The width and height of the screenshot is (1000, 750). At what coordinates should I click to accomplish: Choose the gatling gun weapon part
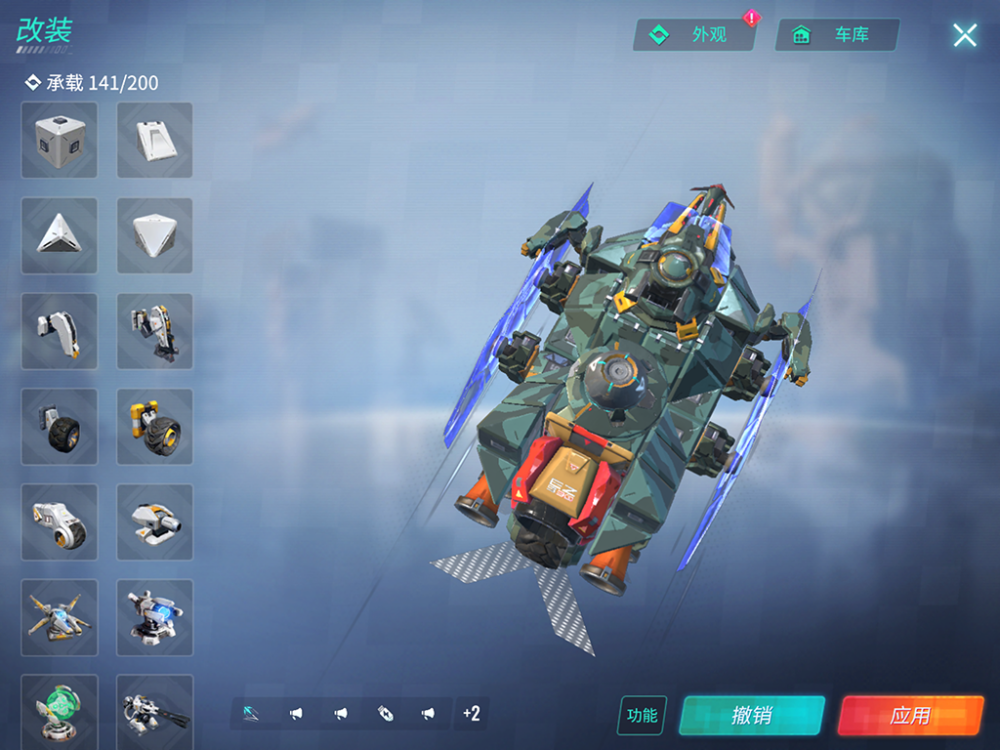point(155,710)
